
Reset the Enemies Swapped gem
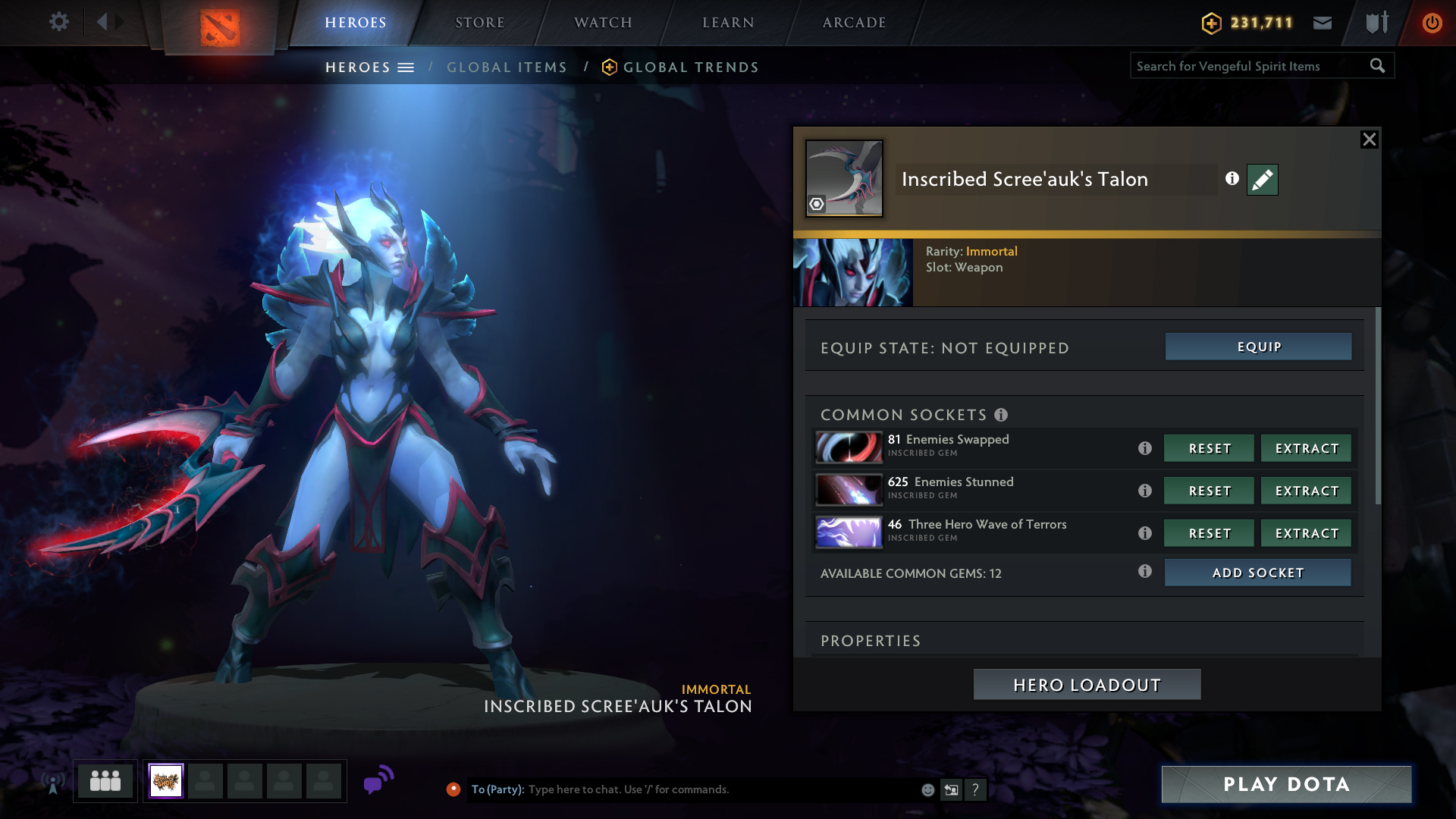pos(1209,448)
